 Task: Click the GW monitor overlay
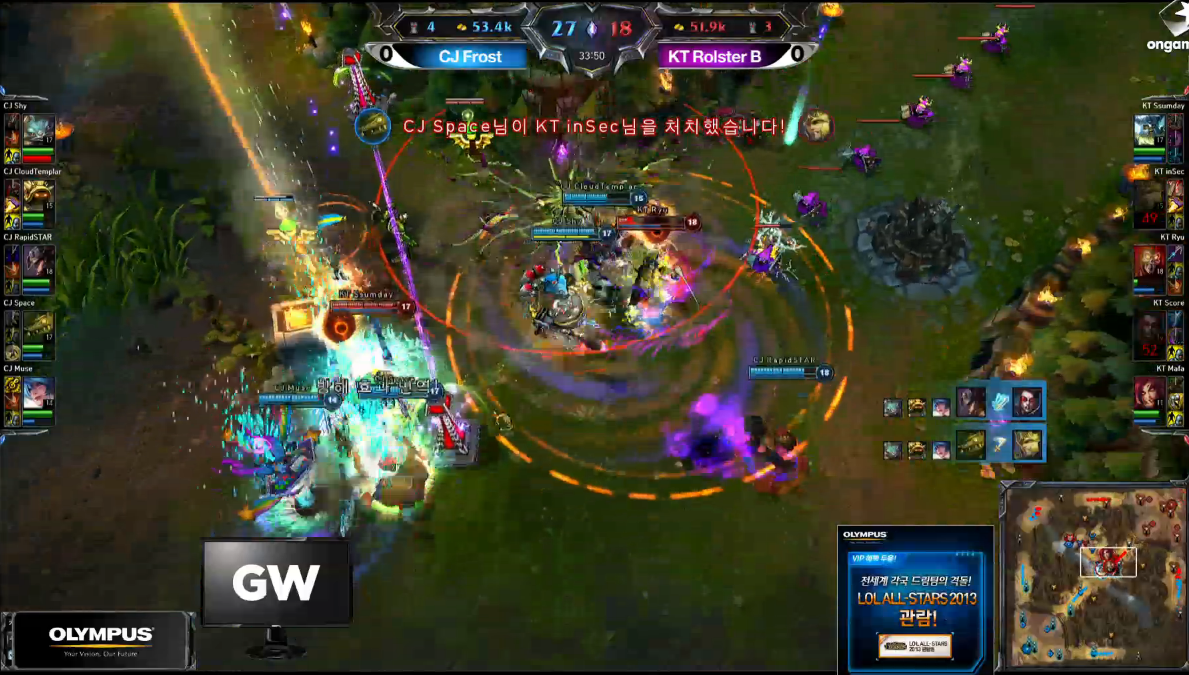[x=276, y=582]
